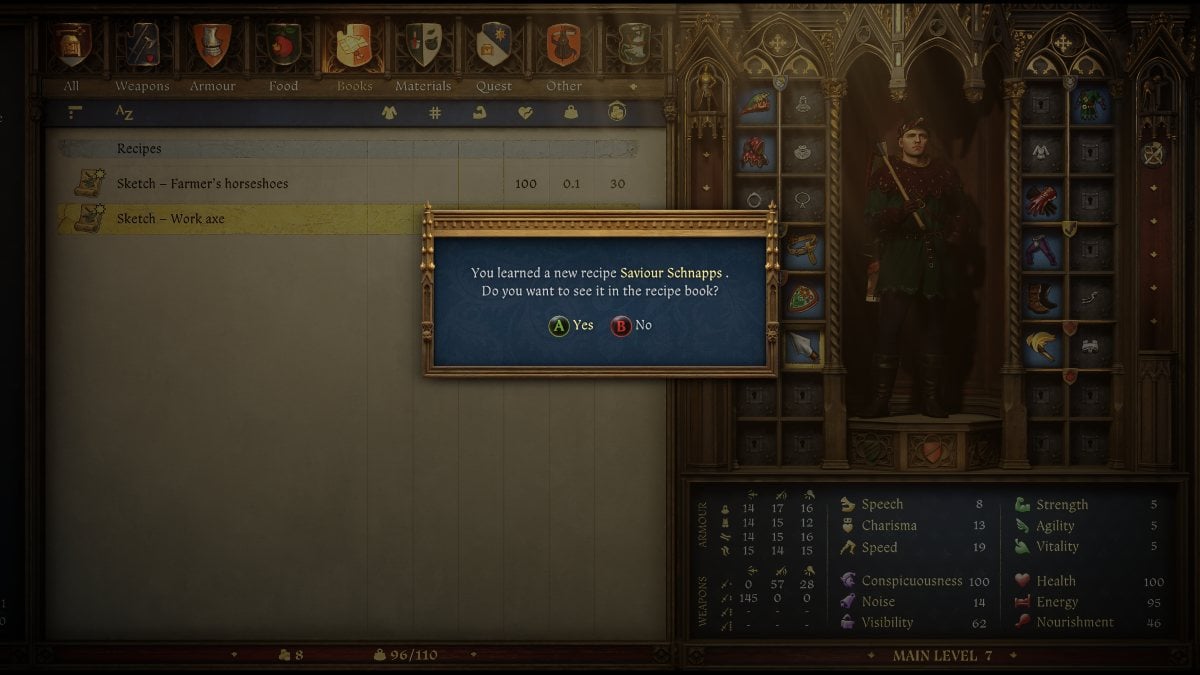This screenshot has height=675, width=1200.
Task: Sort the list alphabetically with AZ icon
Action: pos(124,113)
